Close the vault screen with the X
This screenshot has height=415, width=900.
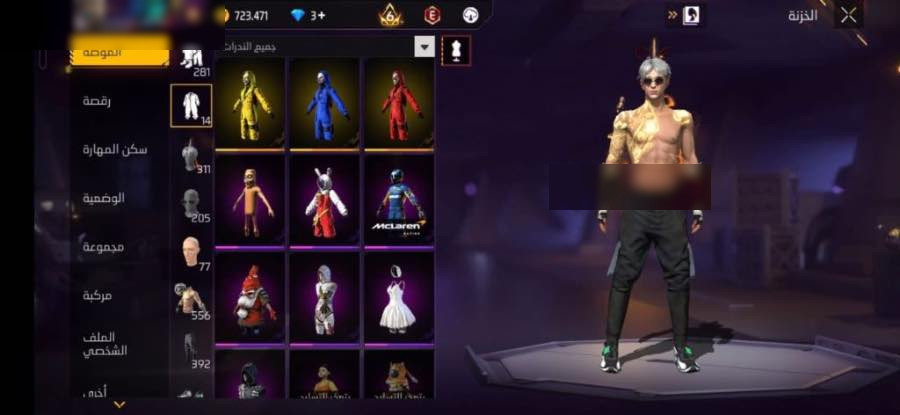848,15
